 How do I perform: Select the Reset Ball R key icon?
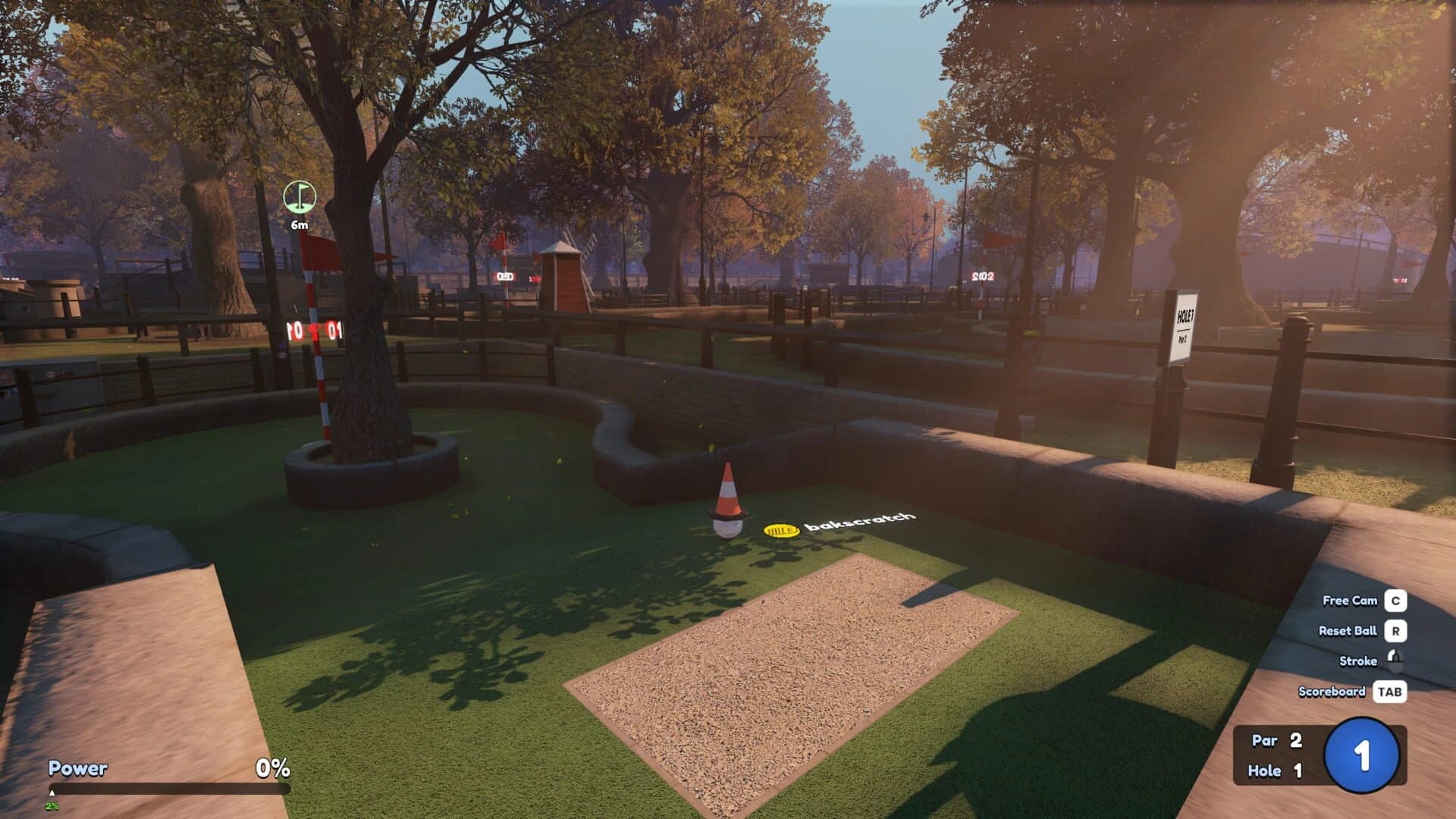[1394, 630]
